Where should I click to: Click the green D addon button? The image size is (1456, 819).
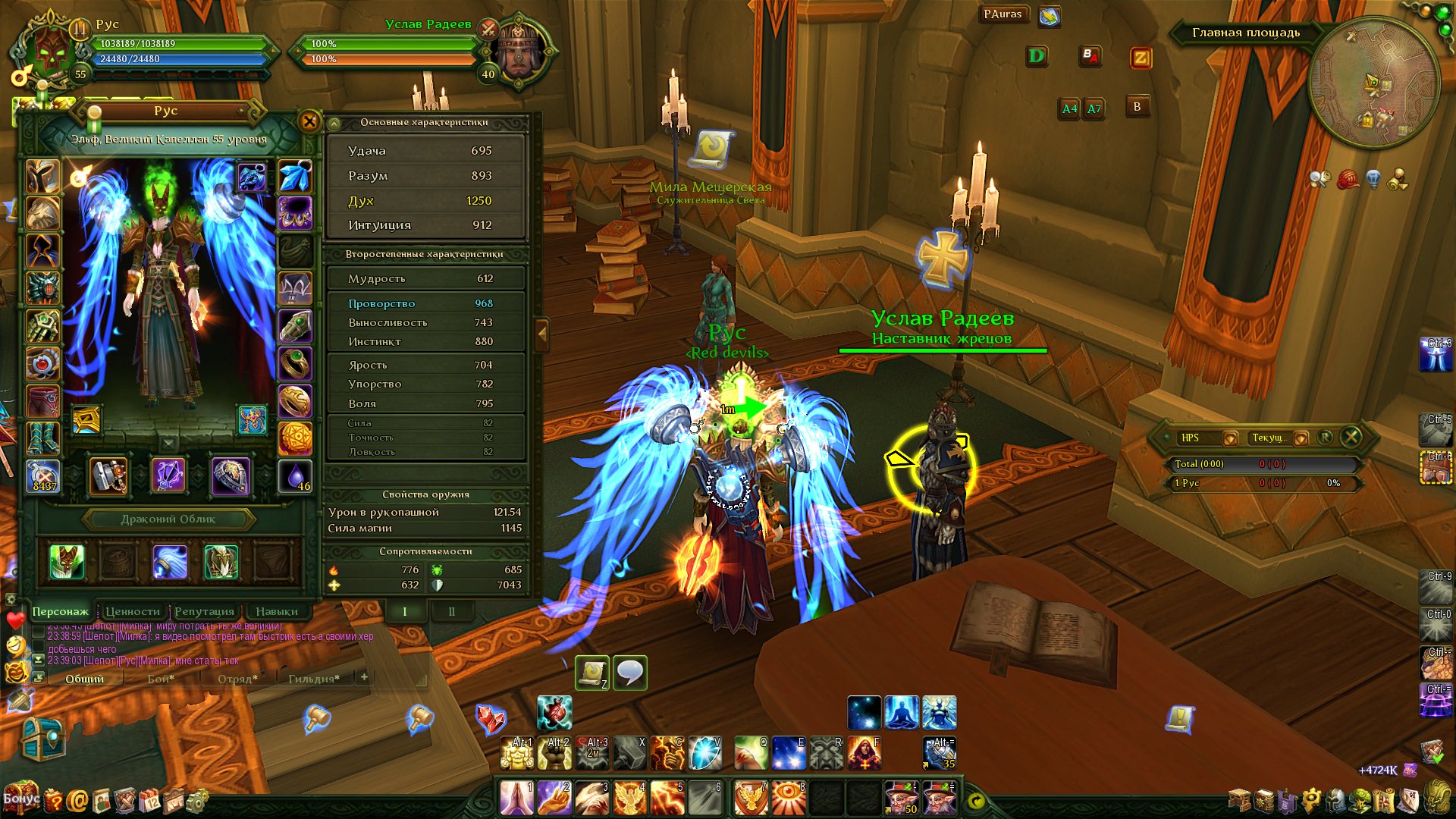click(1037, 56)
